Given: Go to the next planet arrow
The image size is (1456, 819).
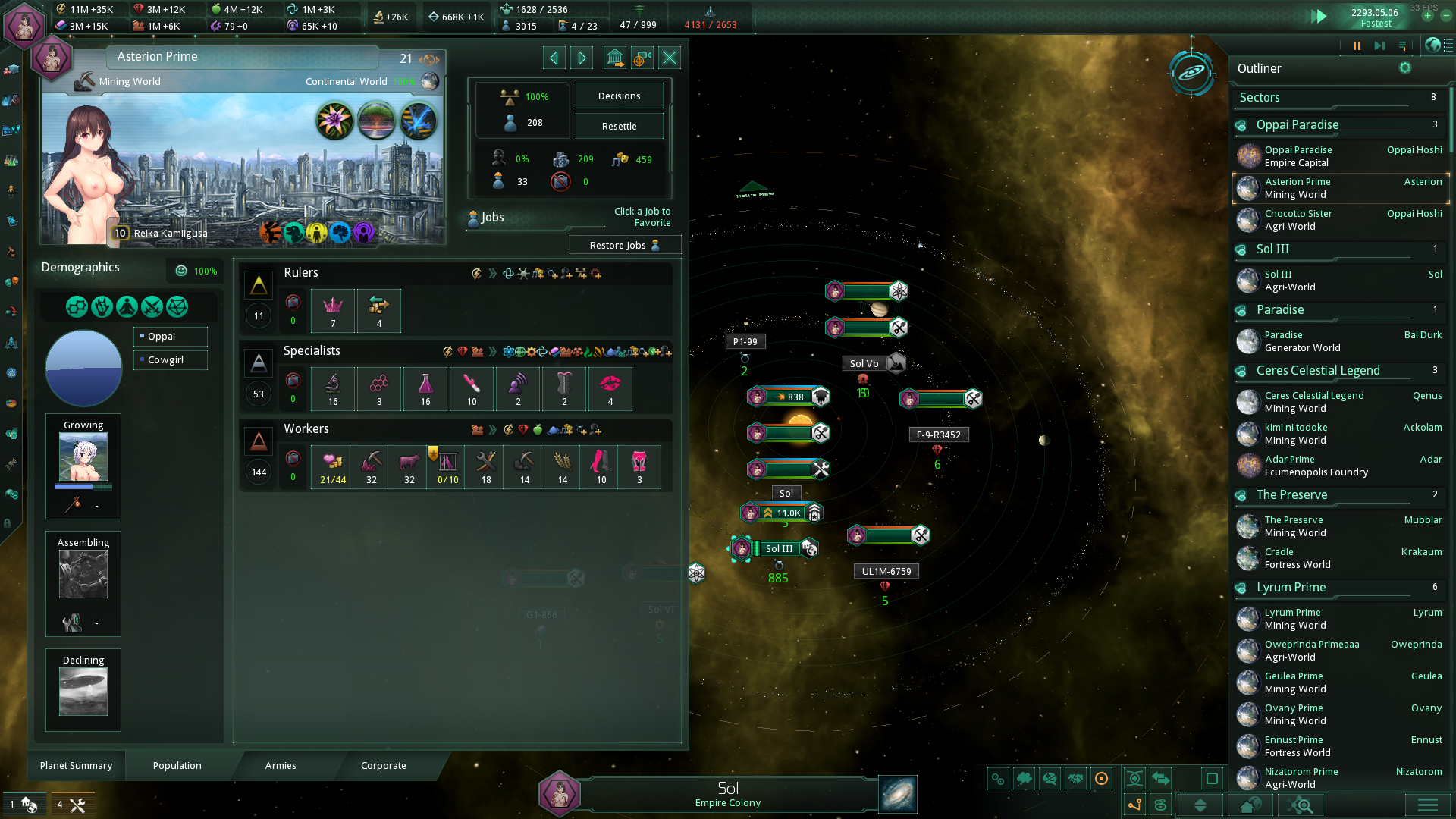Looking at the screenshot, I should coord(582,58).
